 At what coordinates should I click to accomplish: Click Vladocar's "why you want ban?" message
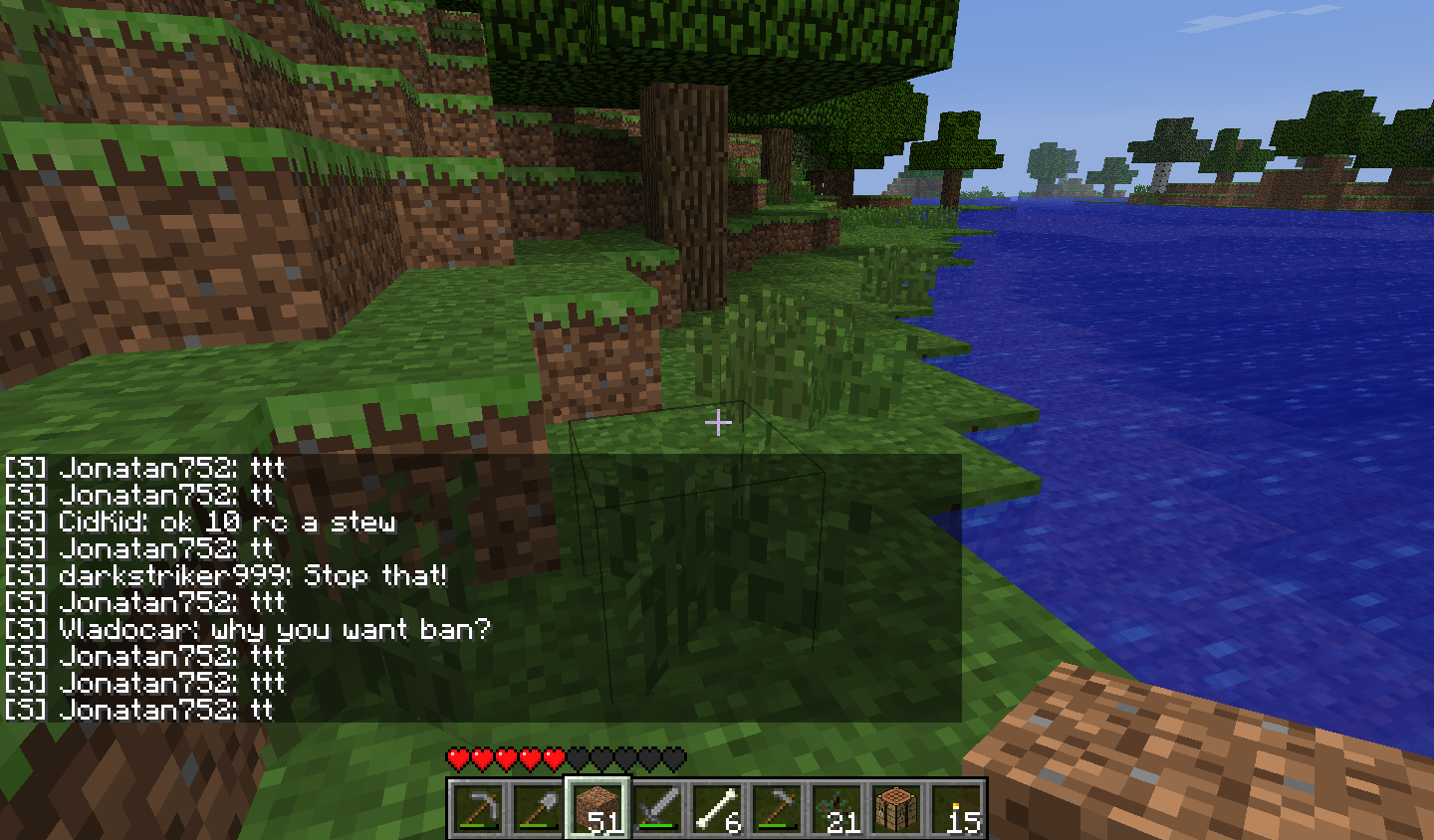pyautogui.click(x=275, y=629)
